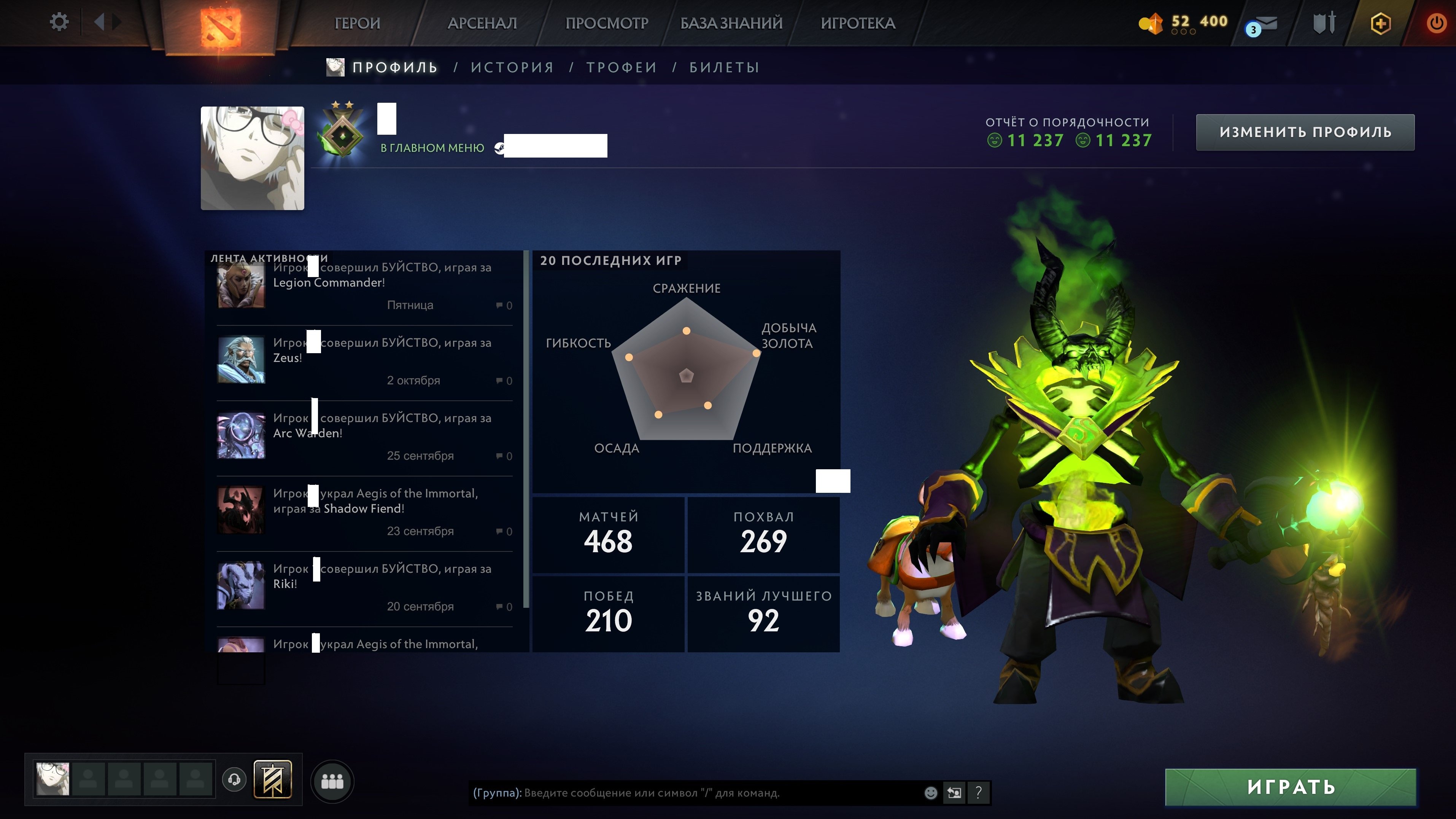Toggle the voice chat headset icon
1456x819 pixels.
click(234, 780)
